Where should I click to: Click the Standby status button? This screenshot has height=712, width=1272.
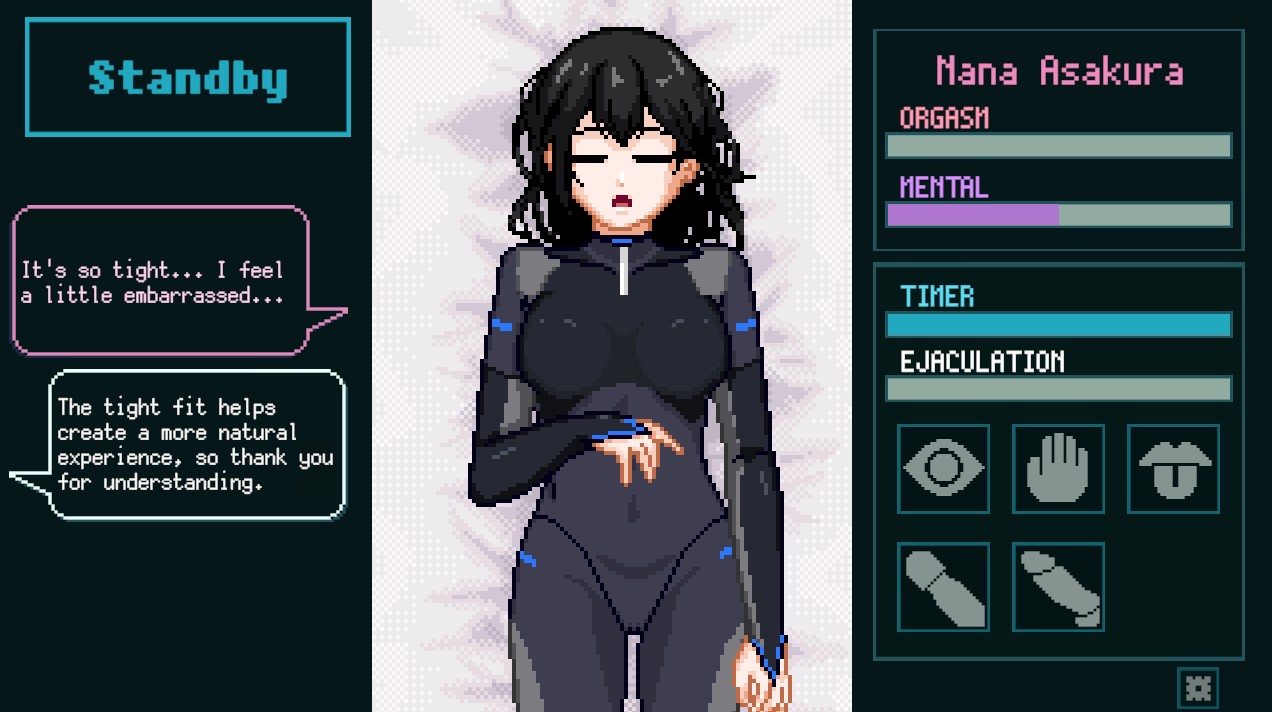(188, 77)
